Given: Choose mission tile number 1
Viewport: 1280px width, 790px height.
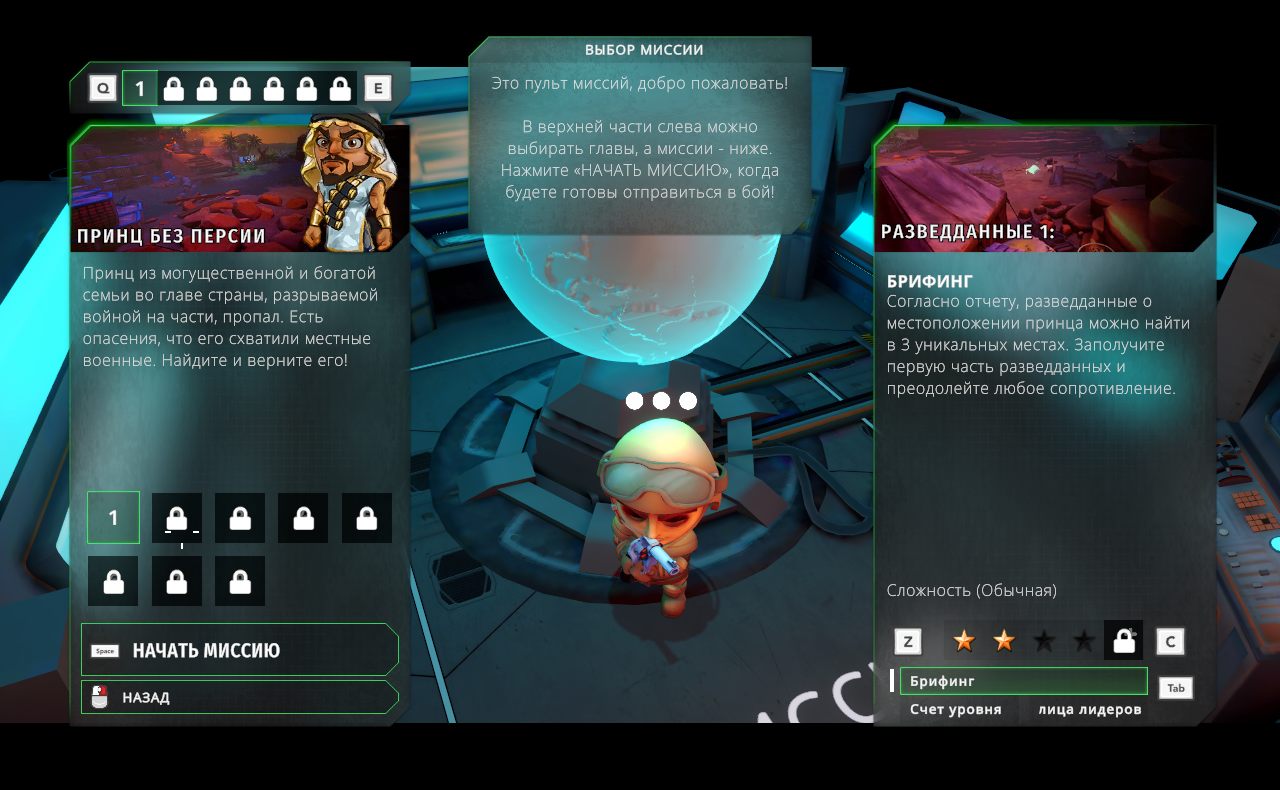Looking at the screenshot, I should pos(113,518).
